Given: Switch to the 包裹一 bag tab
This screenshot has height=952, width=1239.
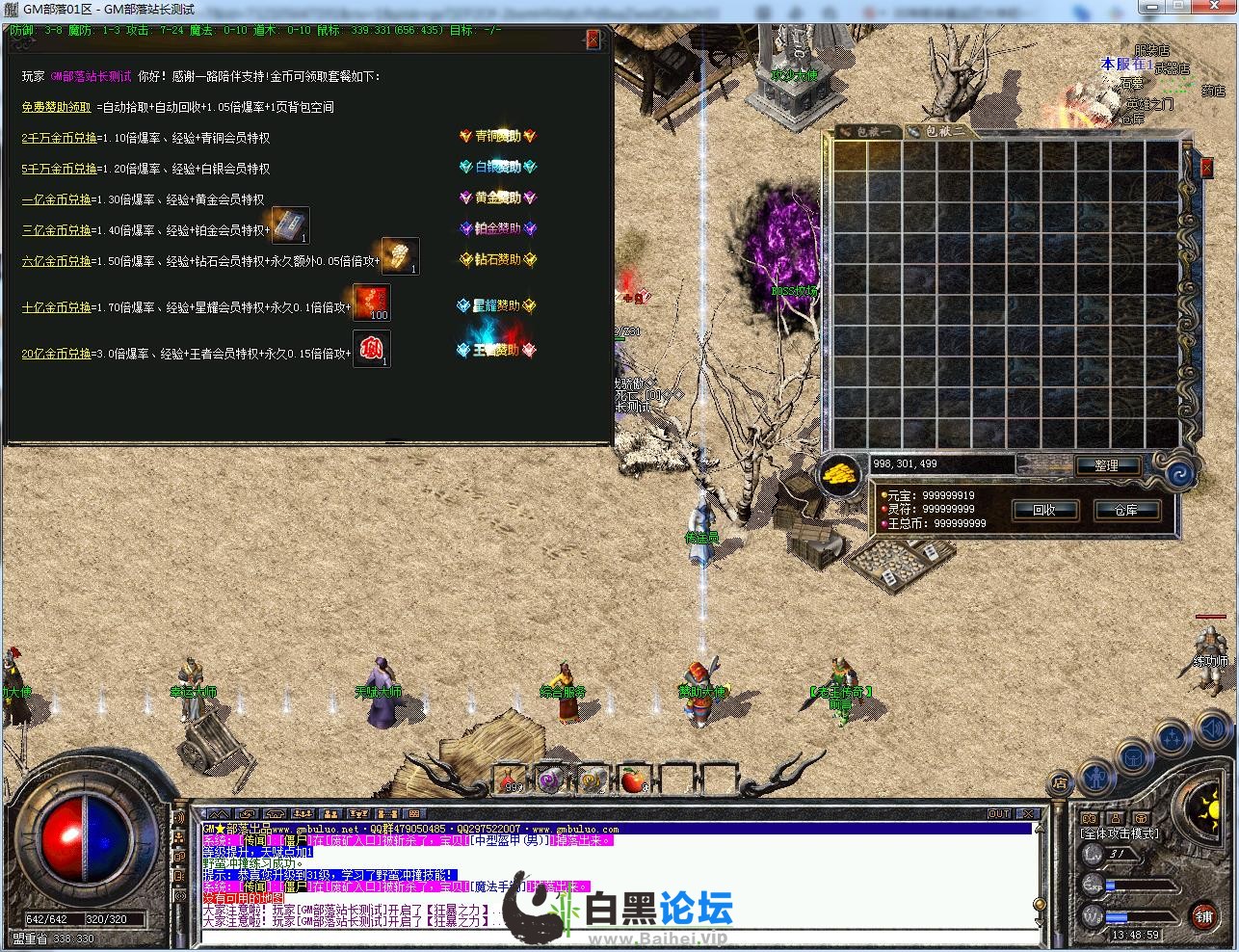Looking at the screenshot, I should coord(867,131).
